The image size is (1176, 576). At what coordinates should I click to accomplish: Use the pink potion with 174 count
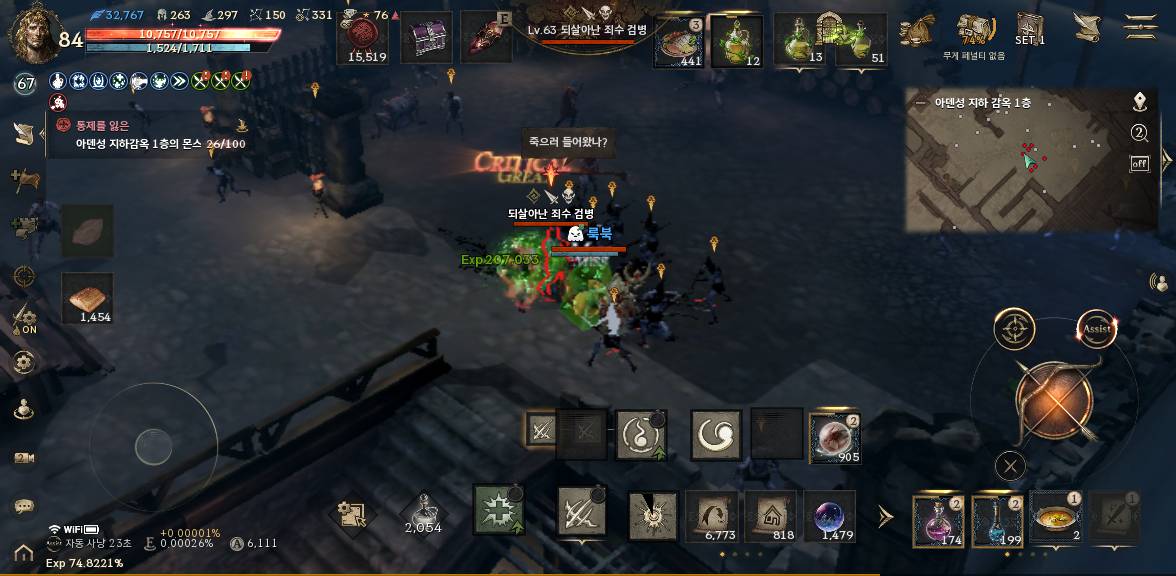pyautogui.click(x=938, y=520)
